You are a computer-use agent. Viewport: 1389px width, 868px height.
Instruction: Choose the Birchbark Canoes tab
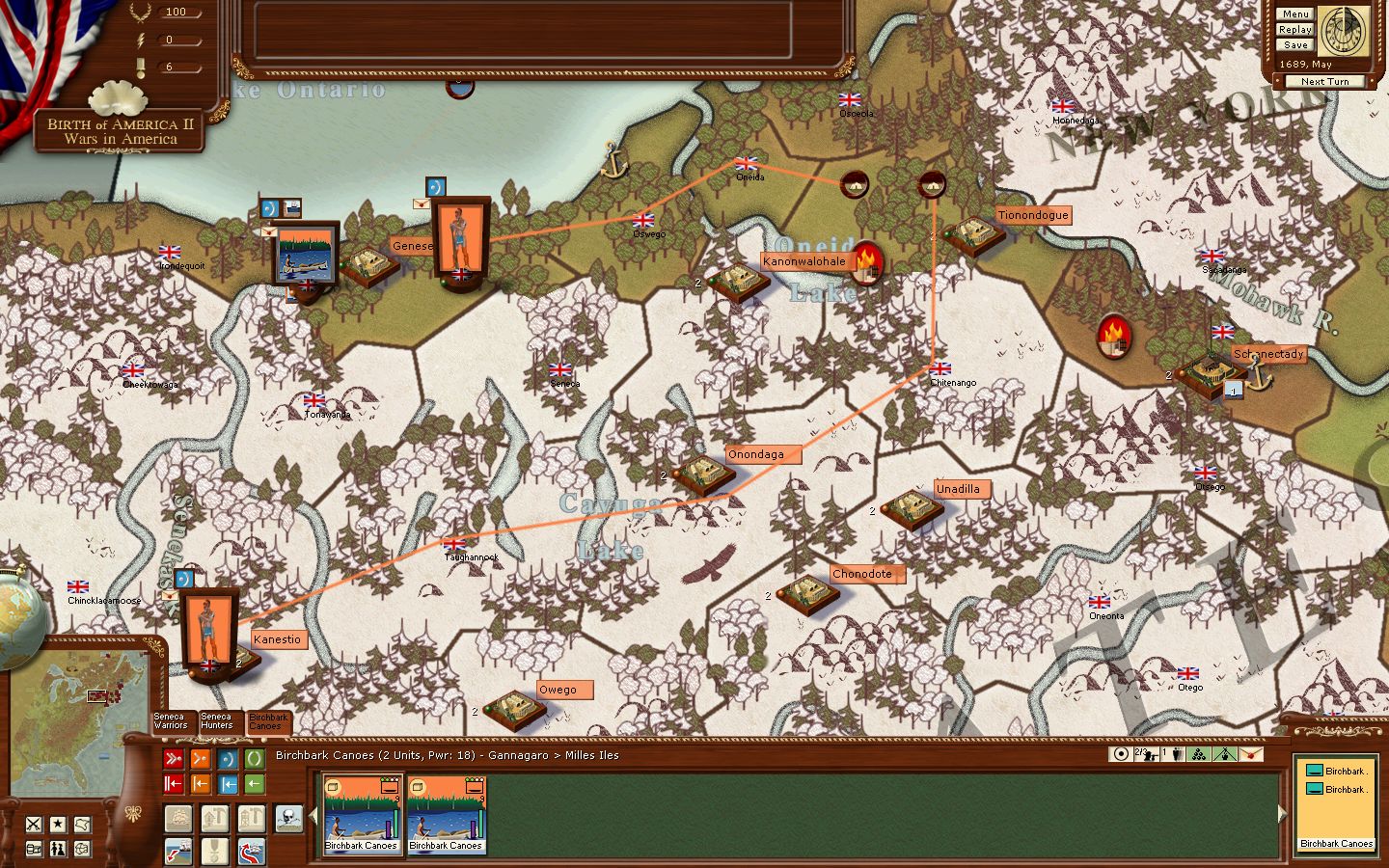point(267,721)
